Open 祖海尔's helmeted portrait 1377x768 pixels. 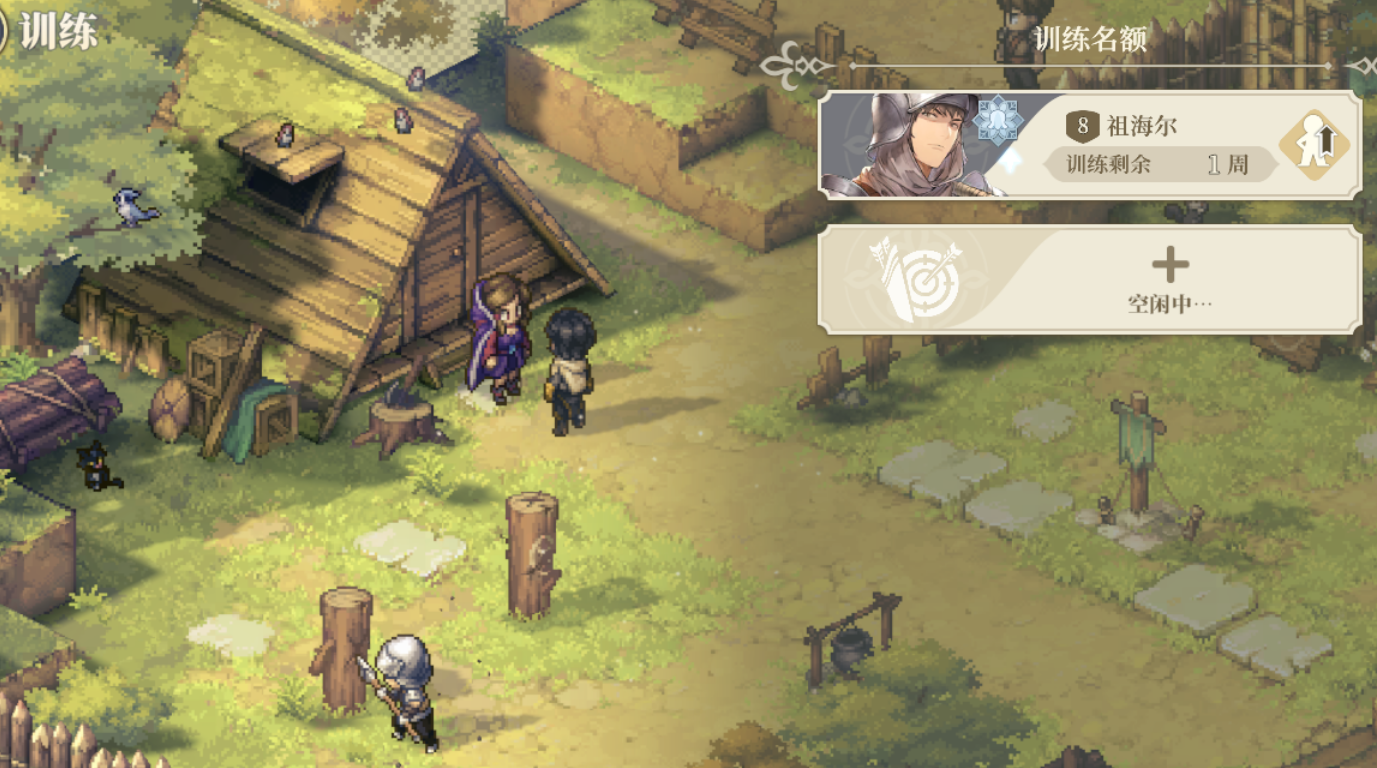[910, 145]
